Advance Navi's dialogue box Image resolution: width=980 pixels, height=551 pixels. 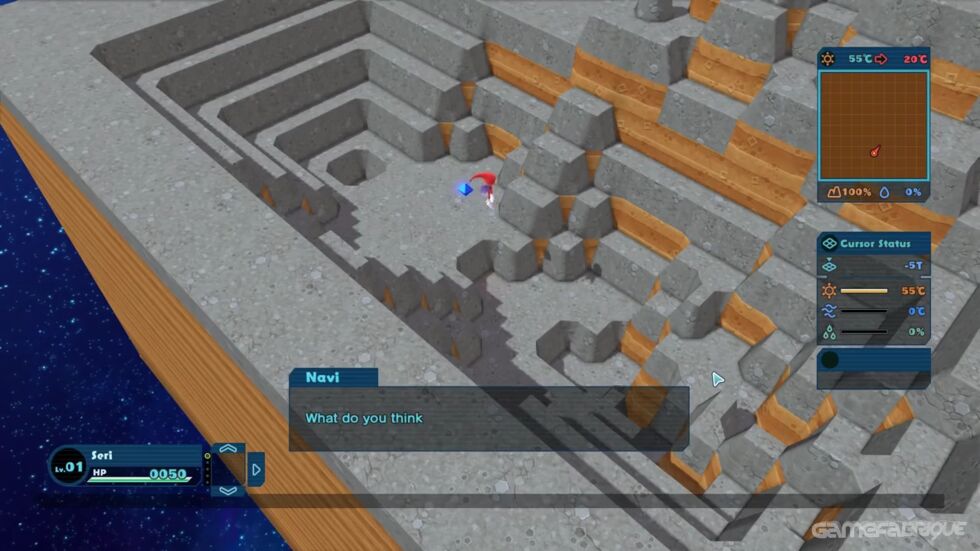[488, 418]
